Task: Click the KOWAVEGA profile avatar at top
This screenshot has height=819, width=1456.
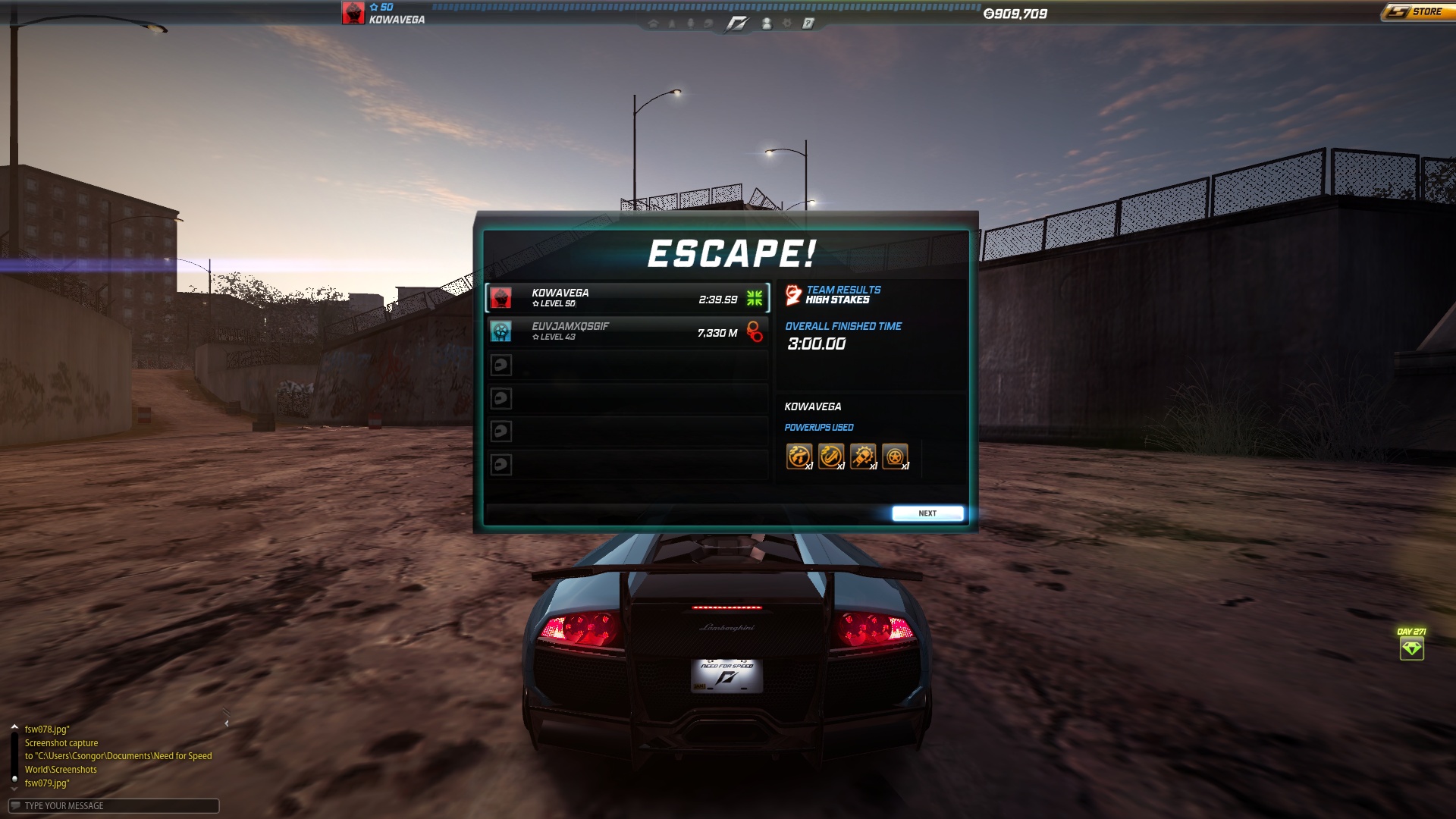Action: click(x=353, y=13)
